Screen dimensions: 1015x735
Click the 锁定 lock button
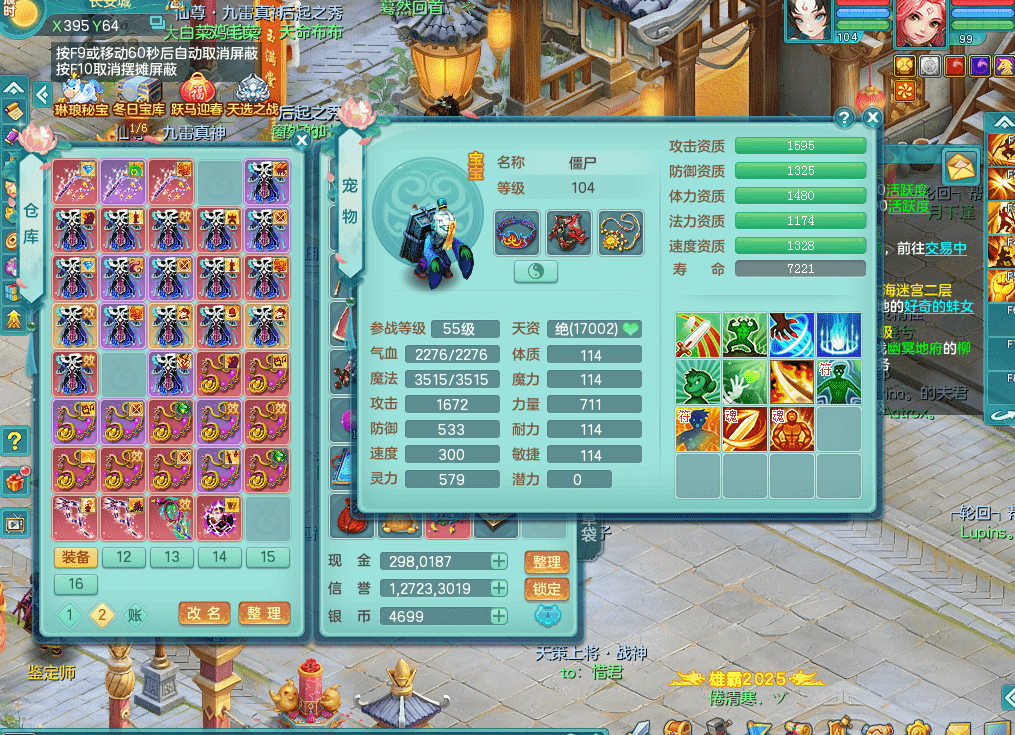[546, 589]
